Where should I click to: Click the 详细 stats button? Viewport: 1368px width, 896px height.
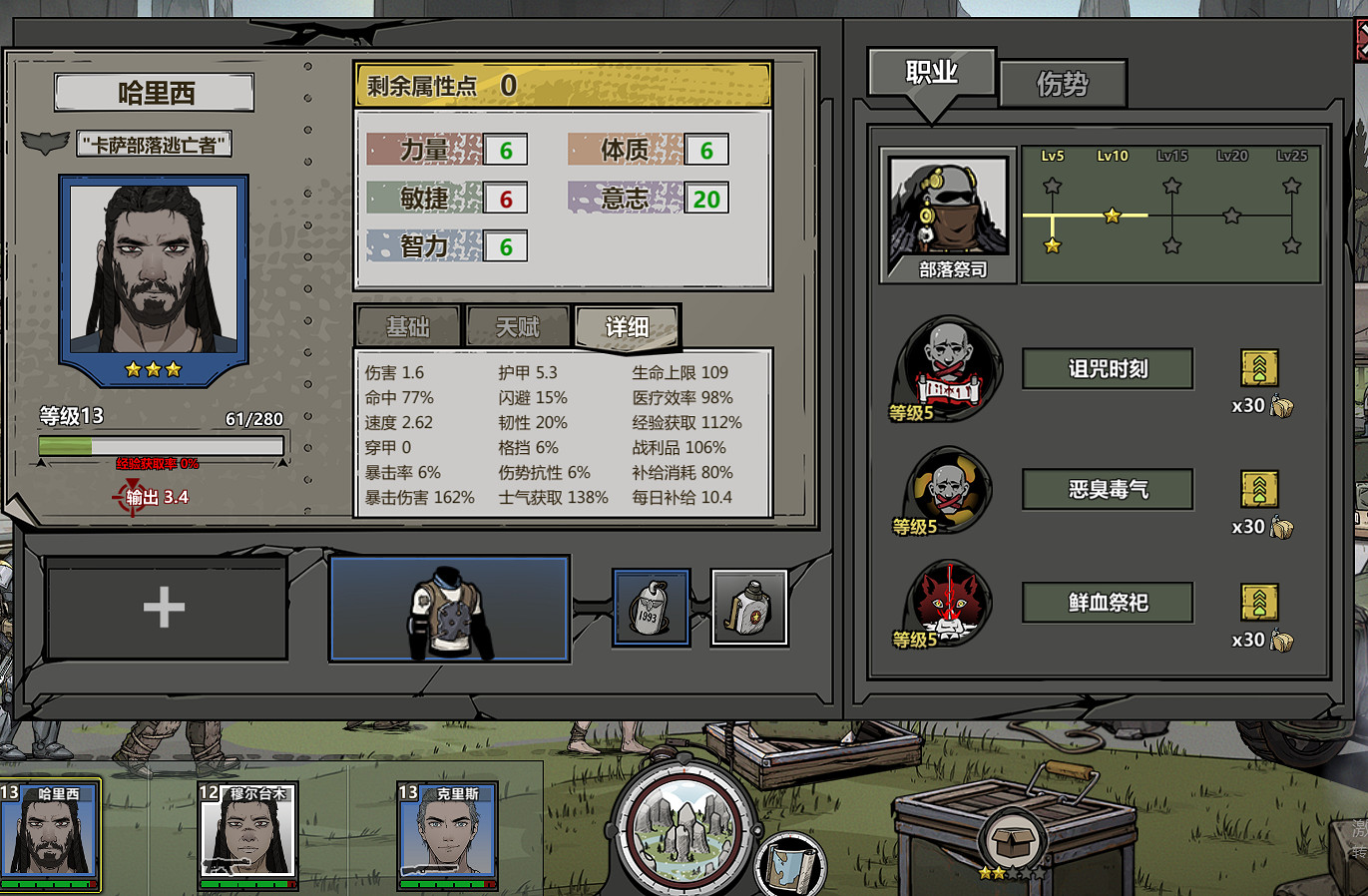(627, 326)
